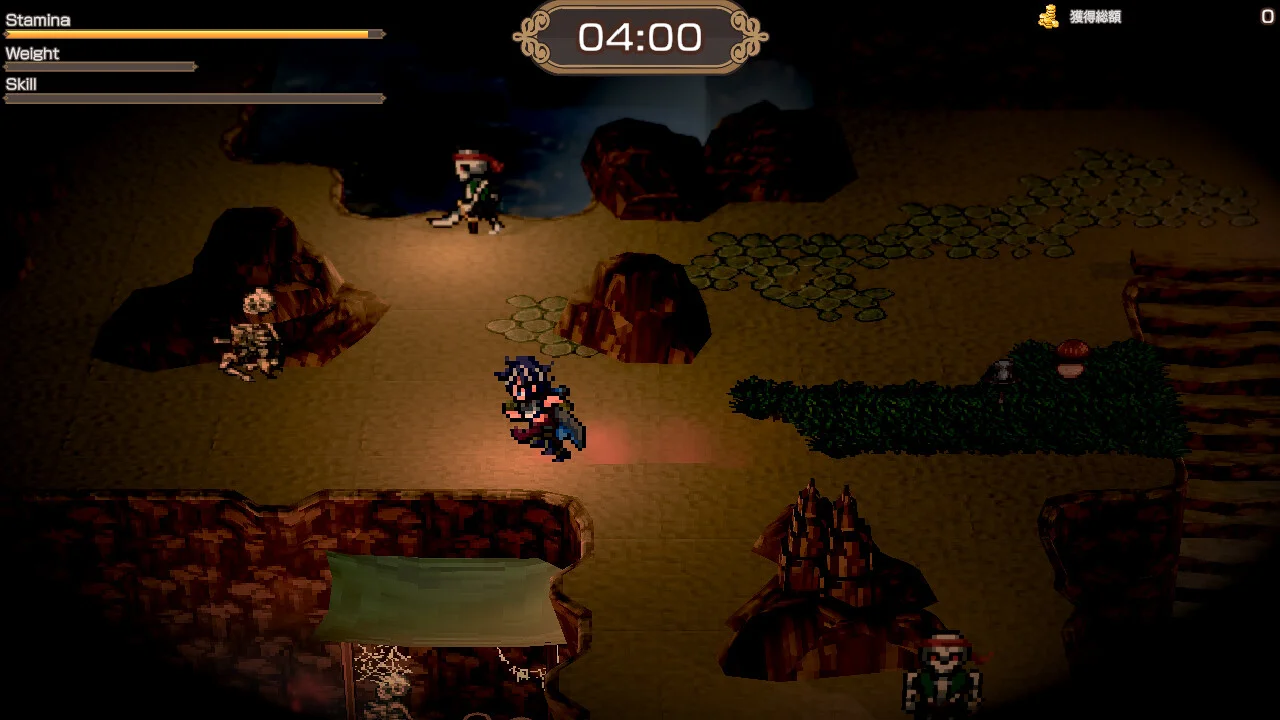Click the Weight progress bar
This screenshot has width=1280, height=720.
click(100, 67)
